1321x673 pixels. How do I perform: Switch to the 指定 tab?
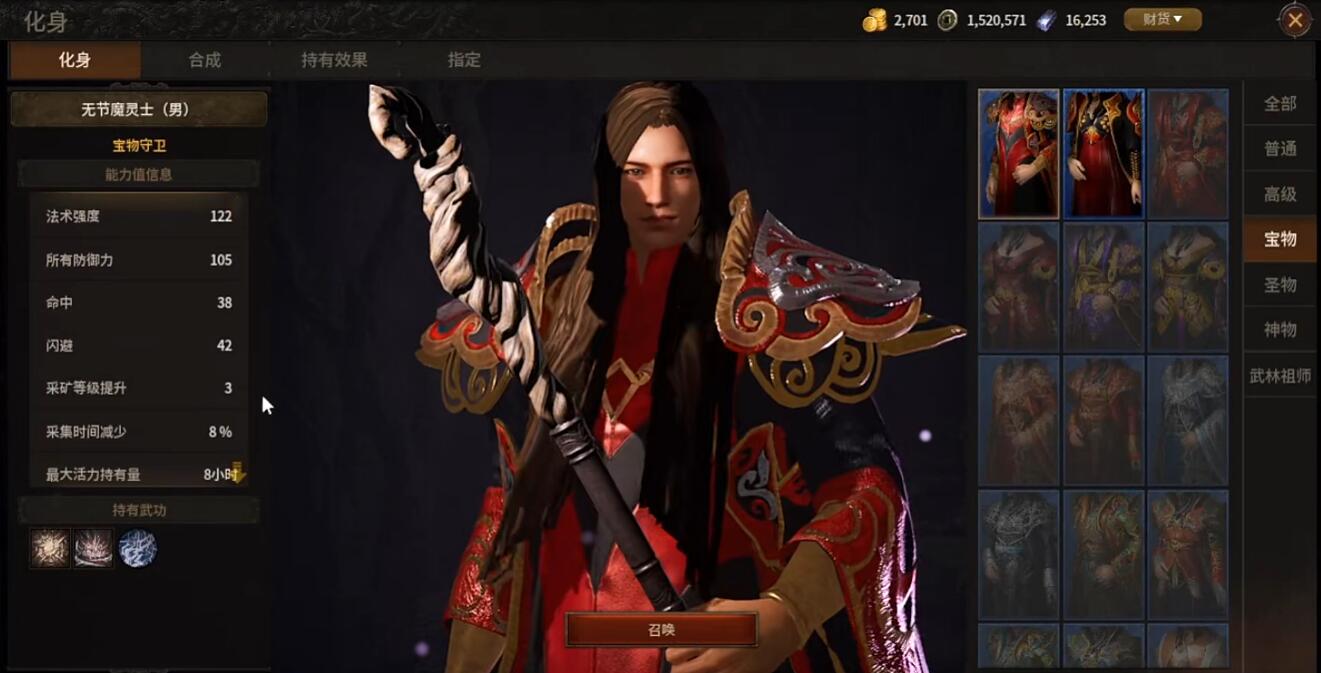point(464,60)
